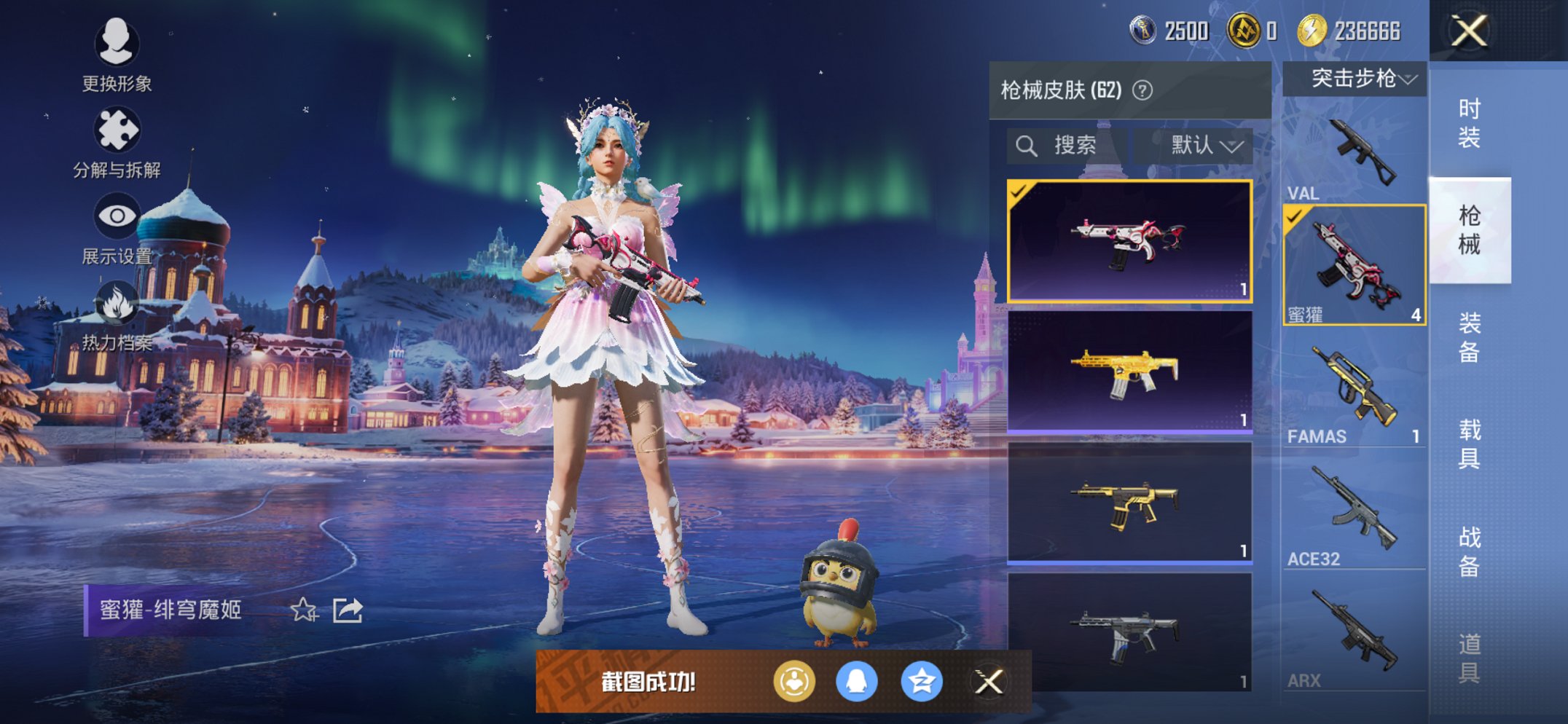Viewport: 1568px width, 724px height.
Task: Choose the VAL weapon entry
Action: (1354, 157)
